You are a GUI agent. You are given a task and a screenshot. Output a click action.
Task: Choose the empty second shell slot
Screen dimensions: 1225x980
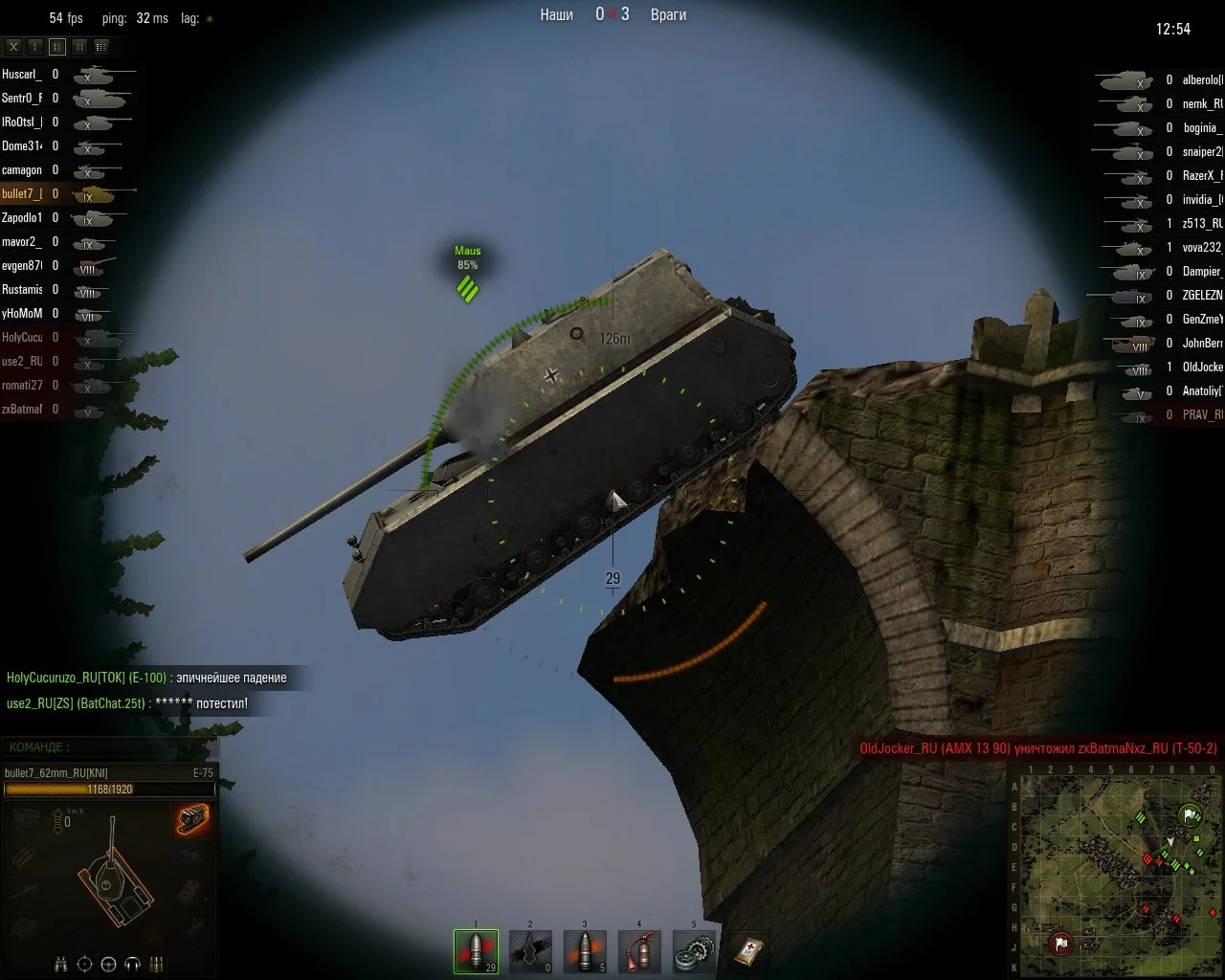coord(530,950)
